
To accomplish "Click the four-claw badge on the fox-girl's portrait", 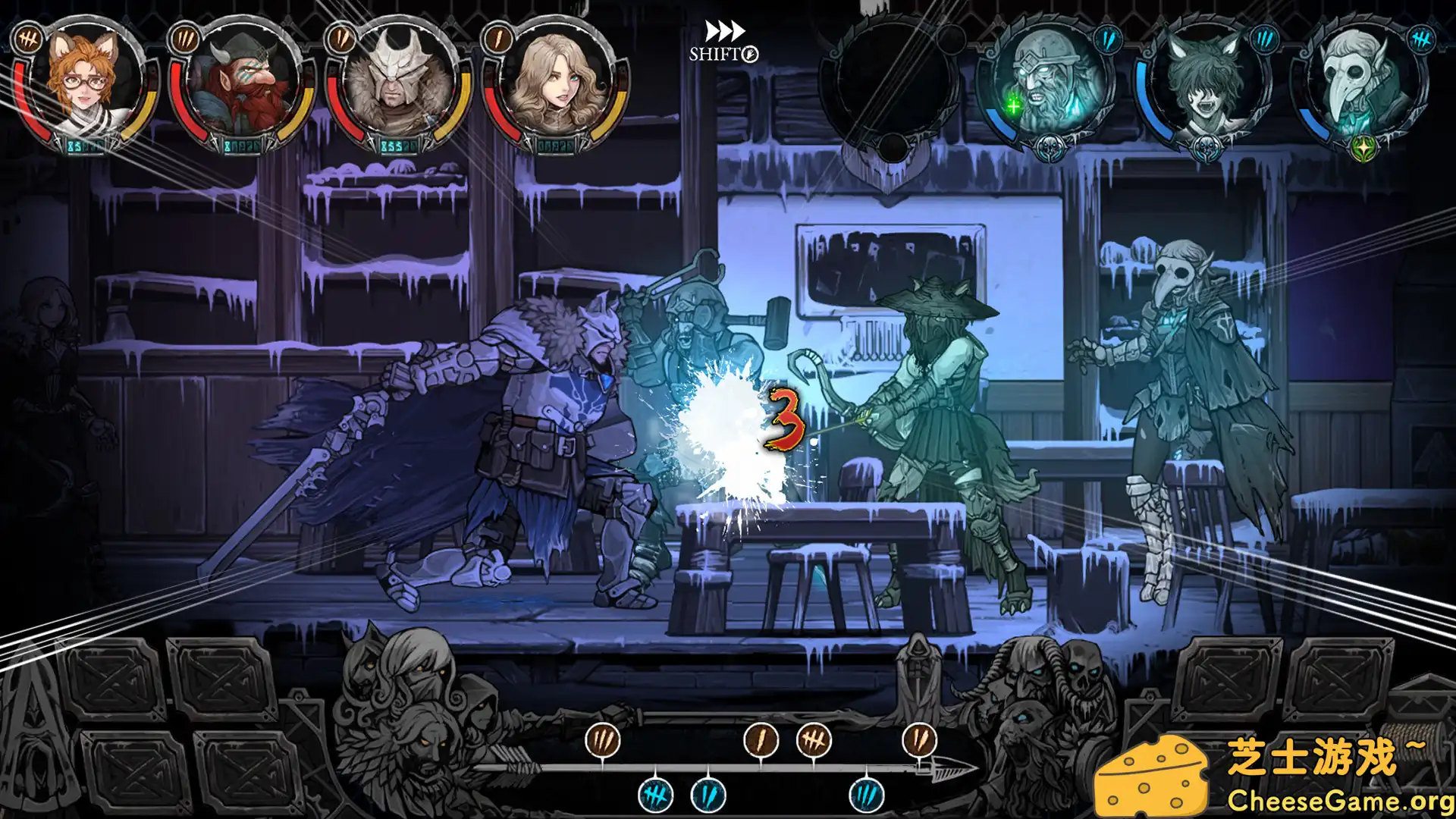I will [x=30, y=39].
